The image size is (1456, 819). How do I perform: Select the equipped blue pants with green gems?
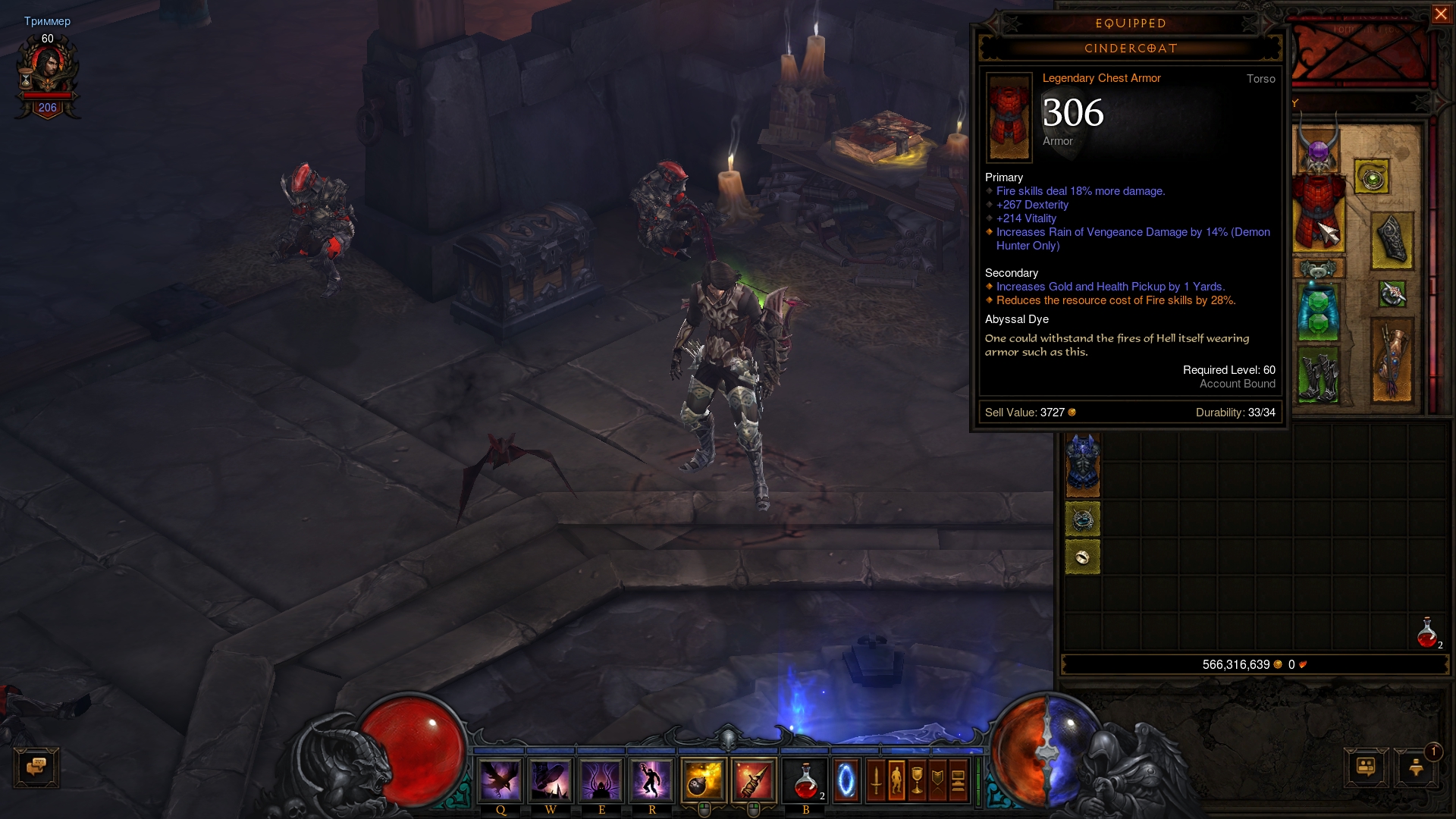pos(1318,311)
